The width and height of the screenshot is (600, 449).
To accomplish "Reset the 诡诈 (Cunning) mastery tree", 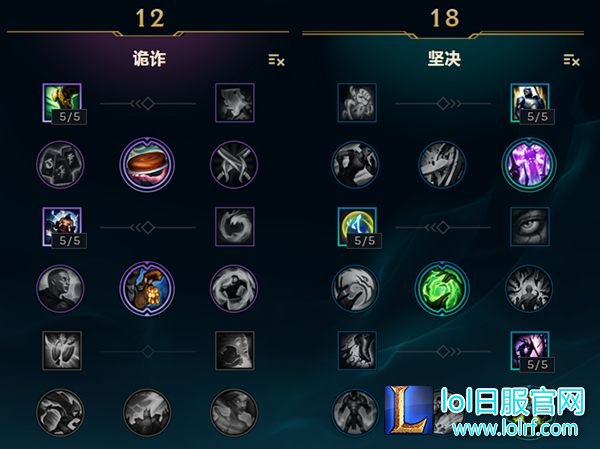I will (x=277, y=60).
